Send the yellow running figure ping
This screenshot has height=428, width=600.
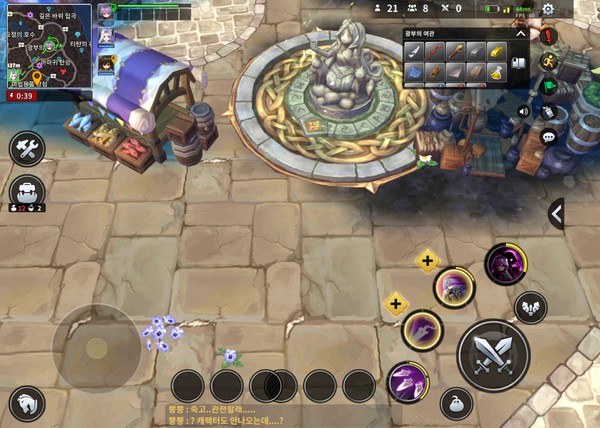548,61
